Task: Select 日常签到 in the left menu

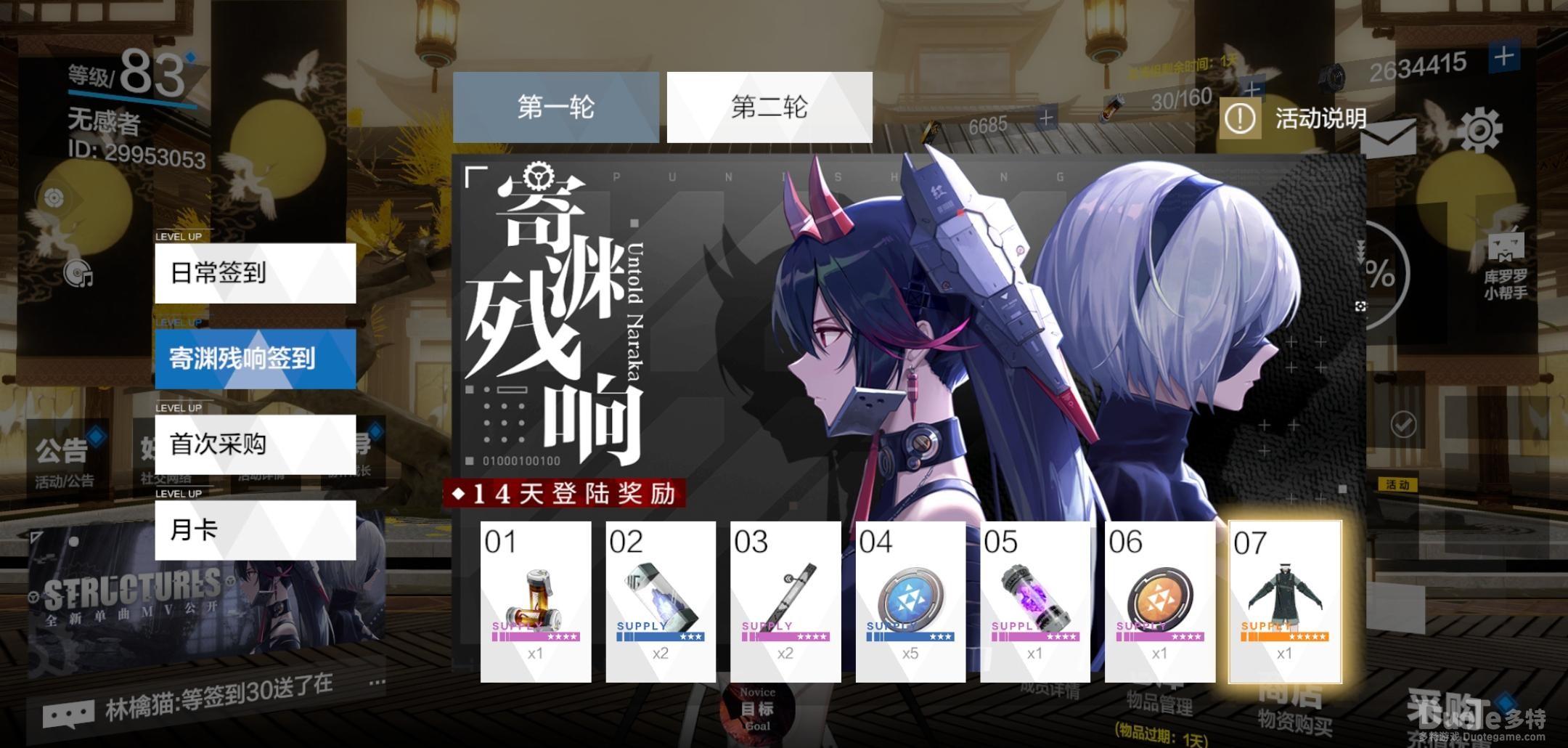Action: coord(254,272)
